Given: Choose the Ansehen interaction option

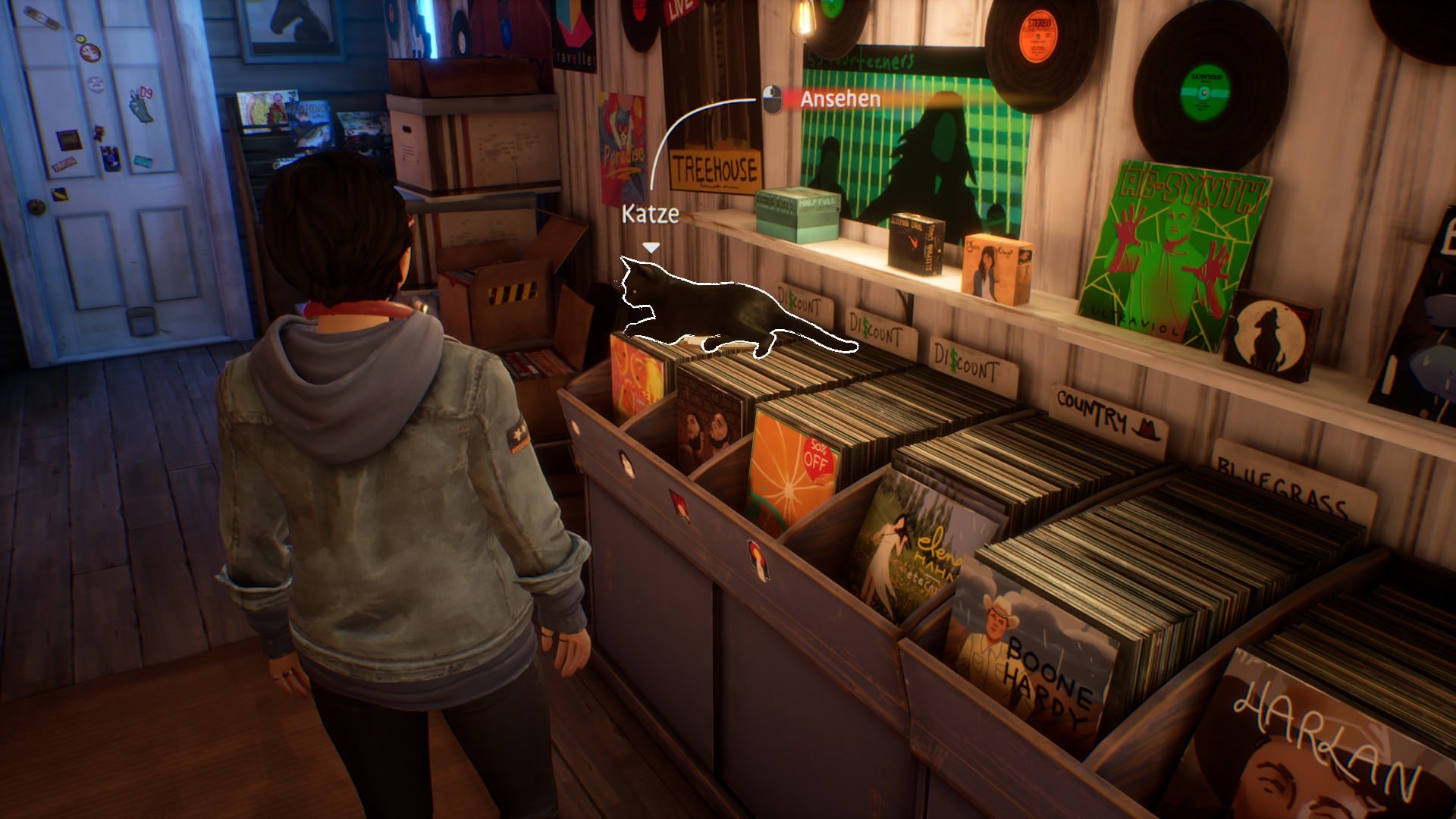Looking at the screenshot, I should (839, 99).
